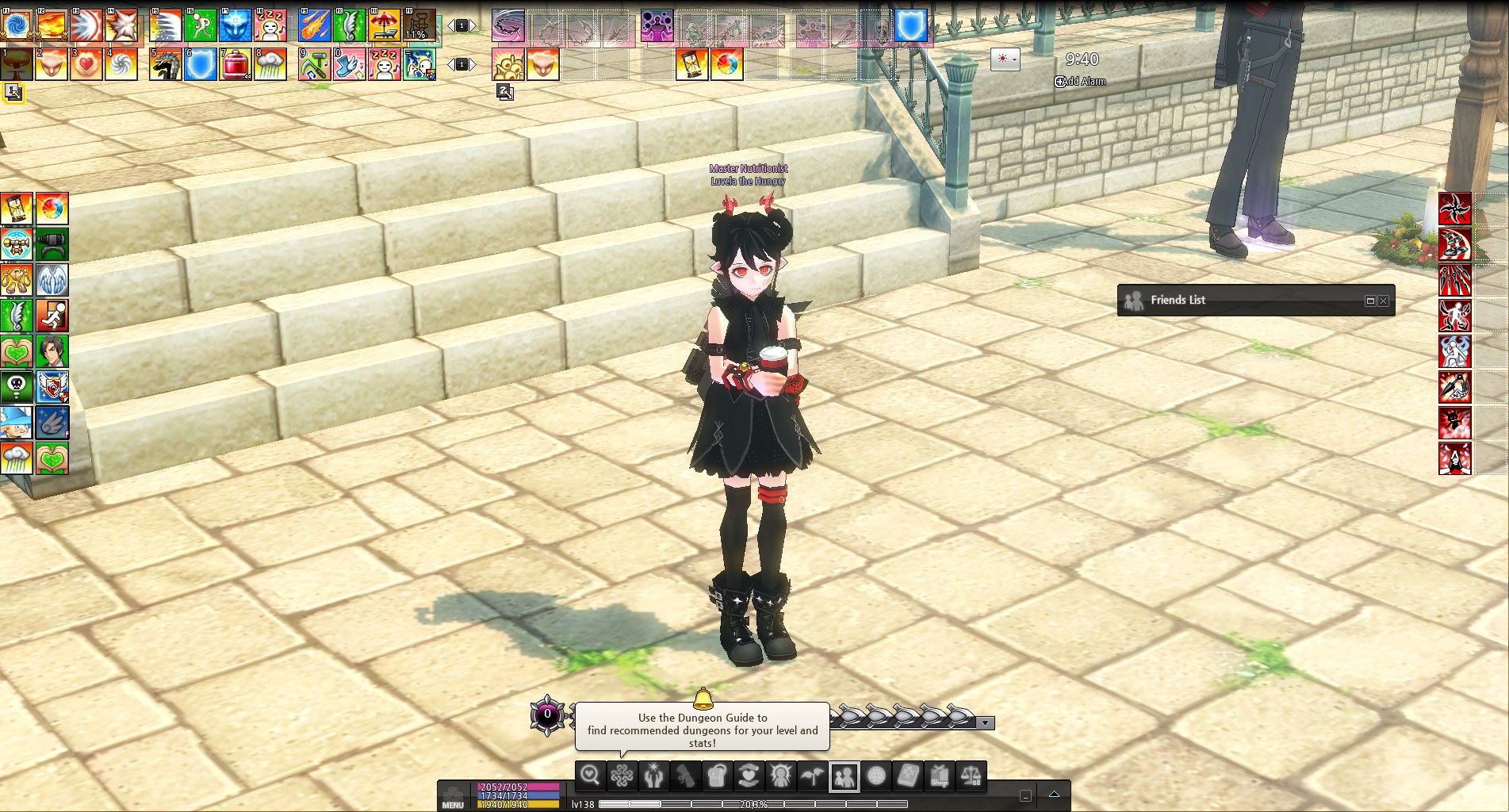This screenshot has height=812, width=1509.
Task: Open the Shop gift box icon
Action: point(940,776)
